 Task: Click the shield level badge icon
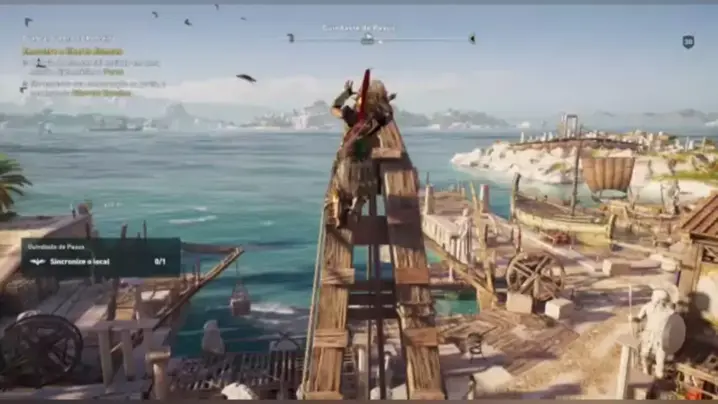(x=688, y=41)
